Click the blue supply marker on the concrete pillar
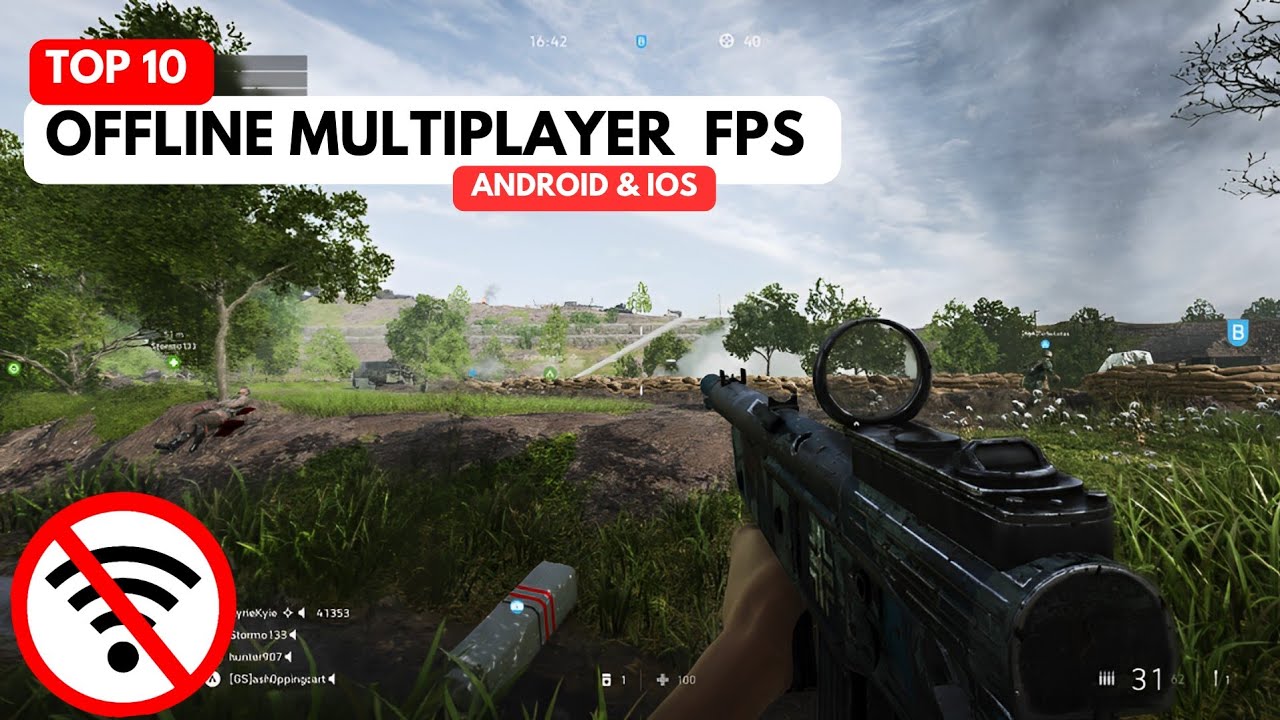The image size is (1280, 720). point(516,606)
